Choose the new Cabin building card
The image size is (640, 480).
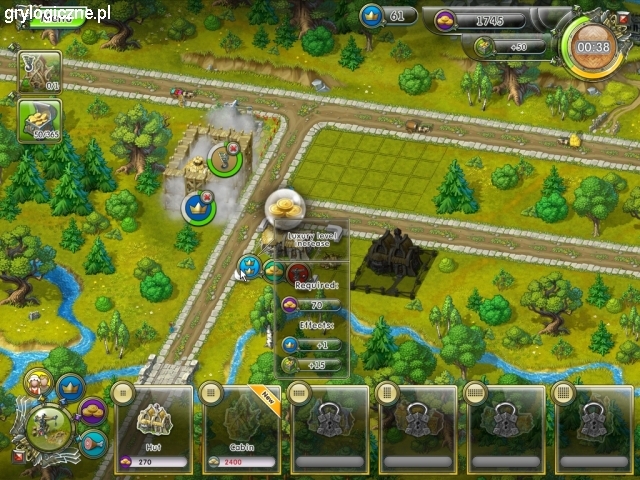click(x=241, y=426)
